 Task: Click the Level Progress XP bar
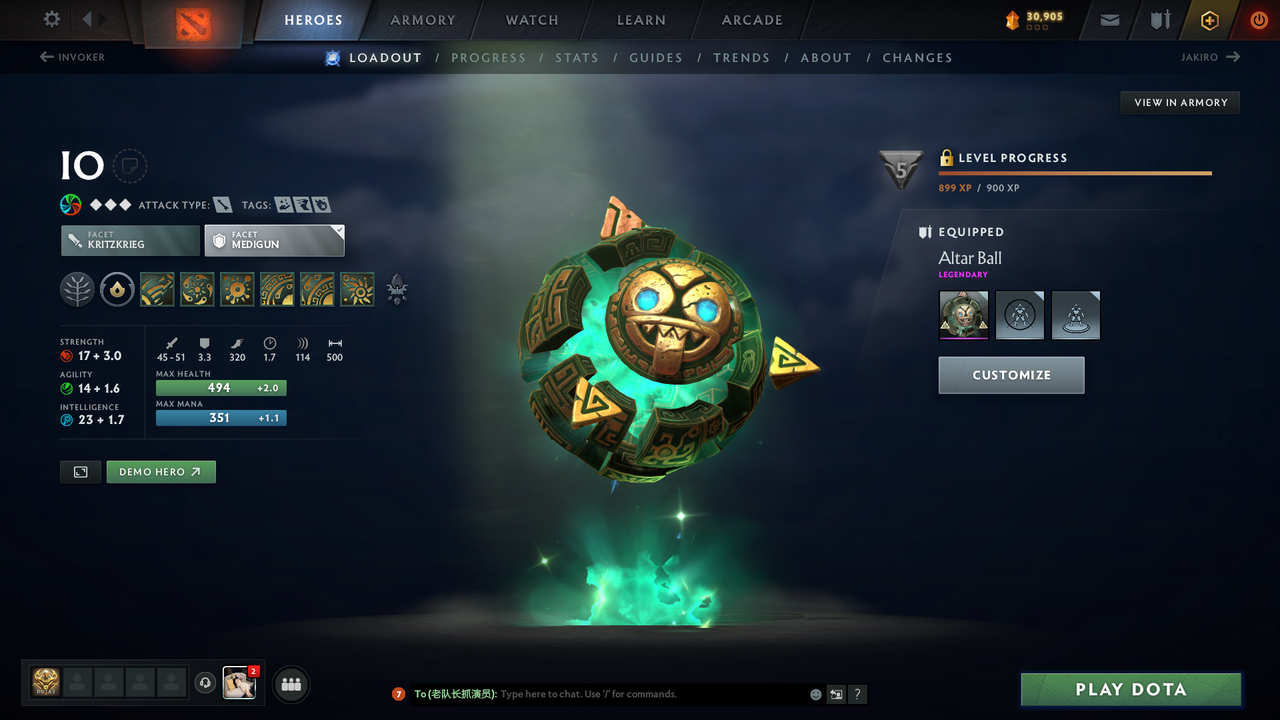pos(1075,172)
